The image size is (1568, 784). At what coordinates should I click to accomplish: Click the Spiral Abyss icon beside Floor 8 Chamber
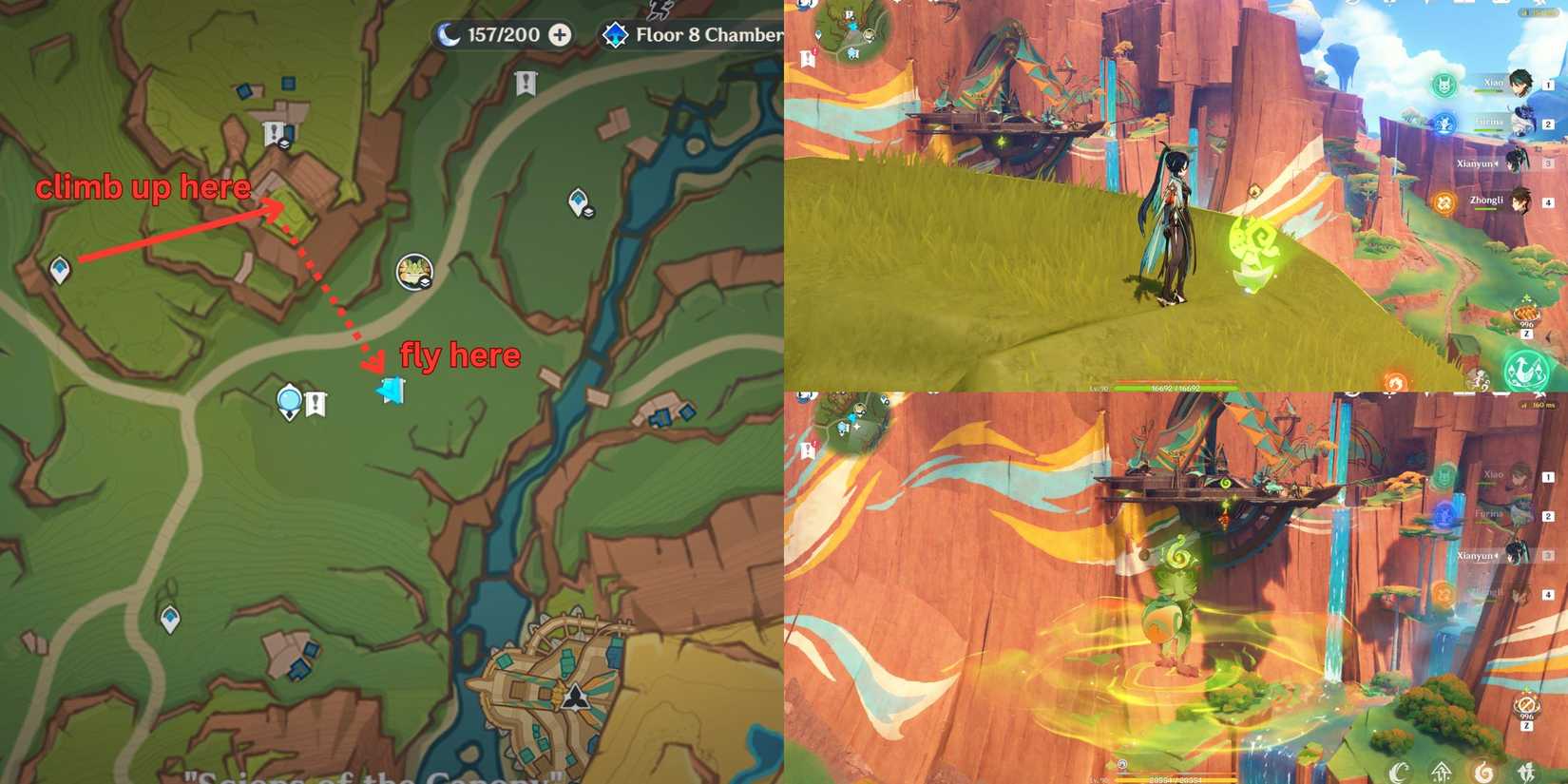tap(616, 35)
